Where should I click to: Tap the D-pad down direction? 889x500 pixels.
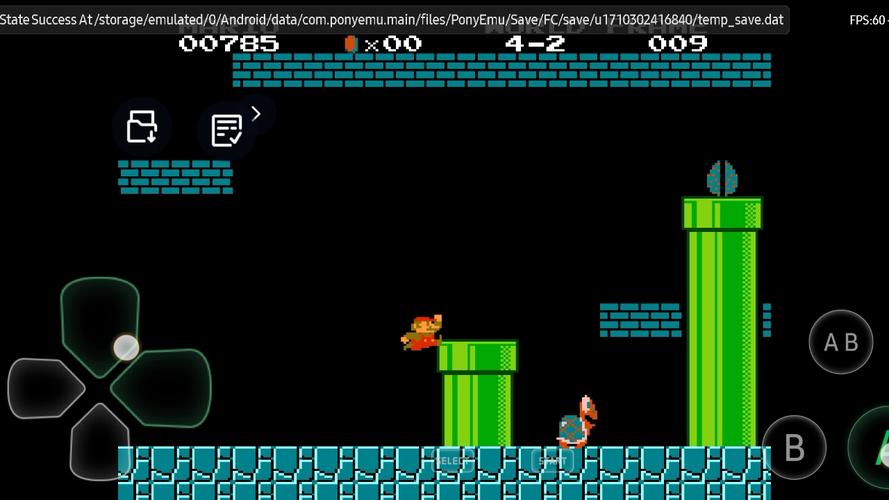(100, 440)
